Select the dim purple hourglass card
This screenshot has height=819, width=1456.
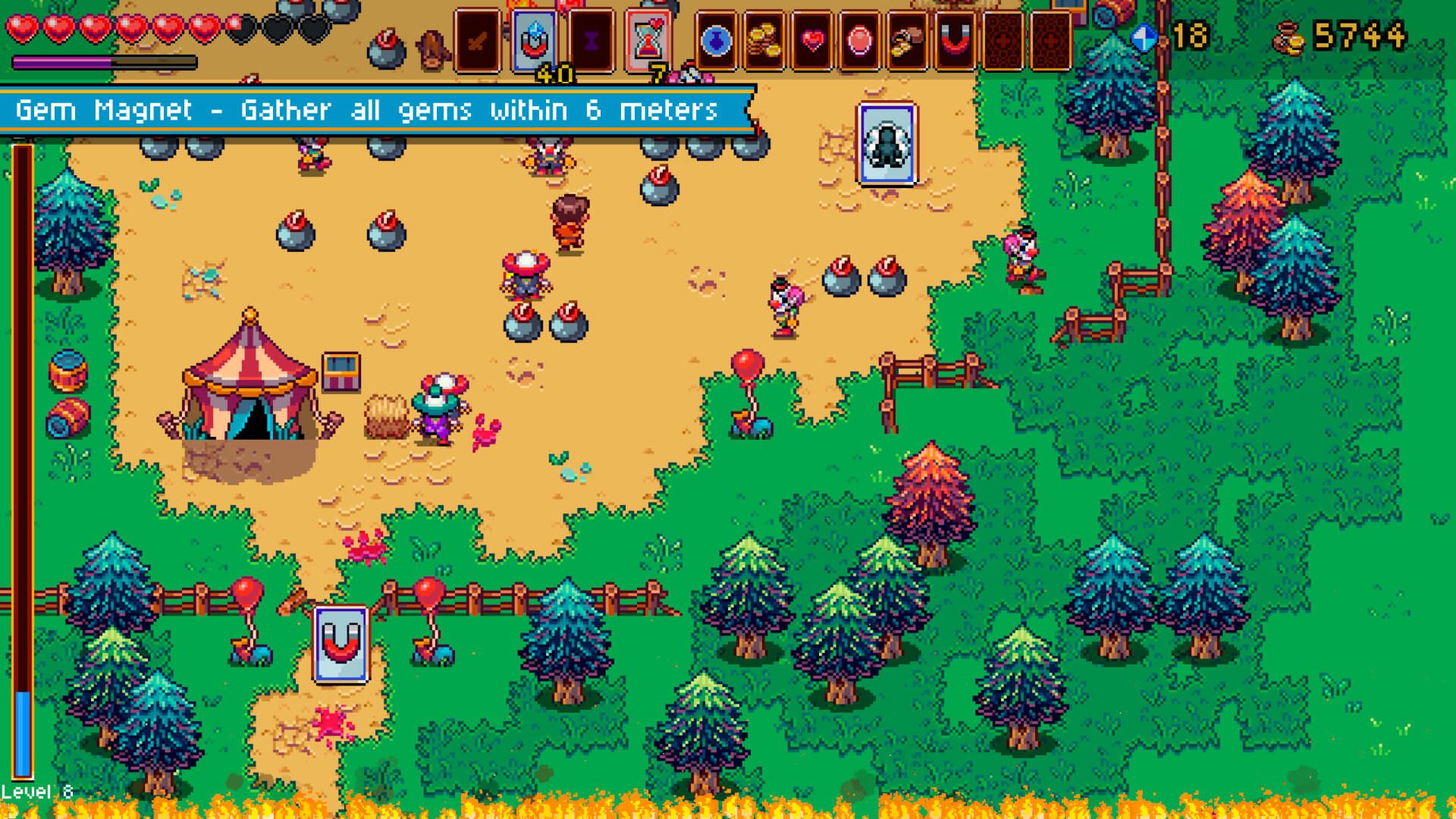591,40
